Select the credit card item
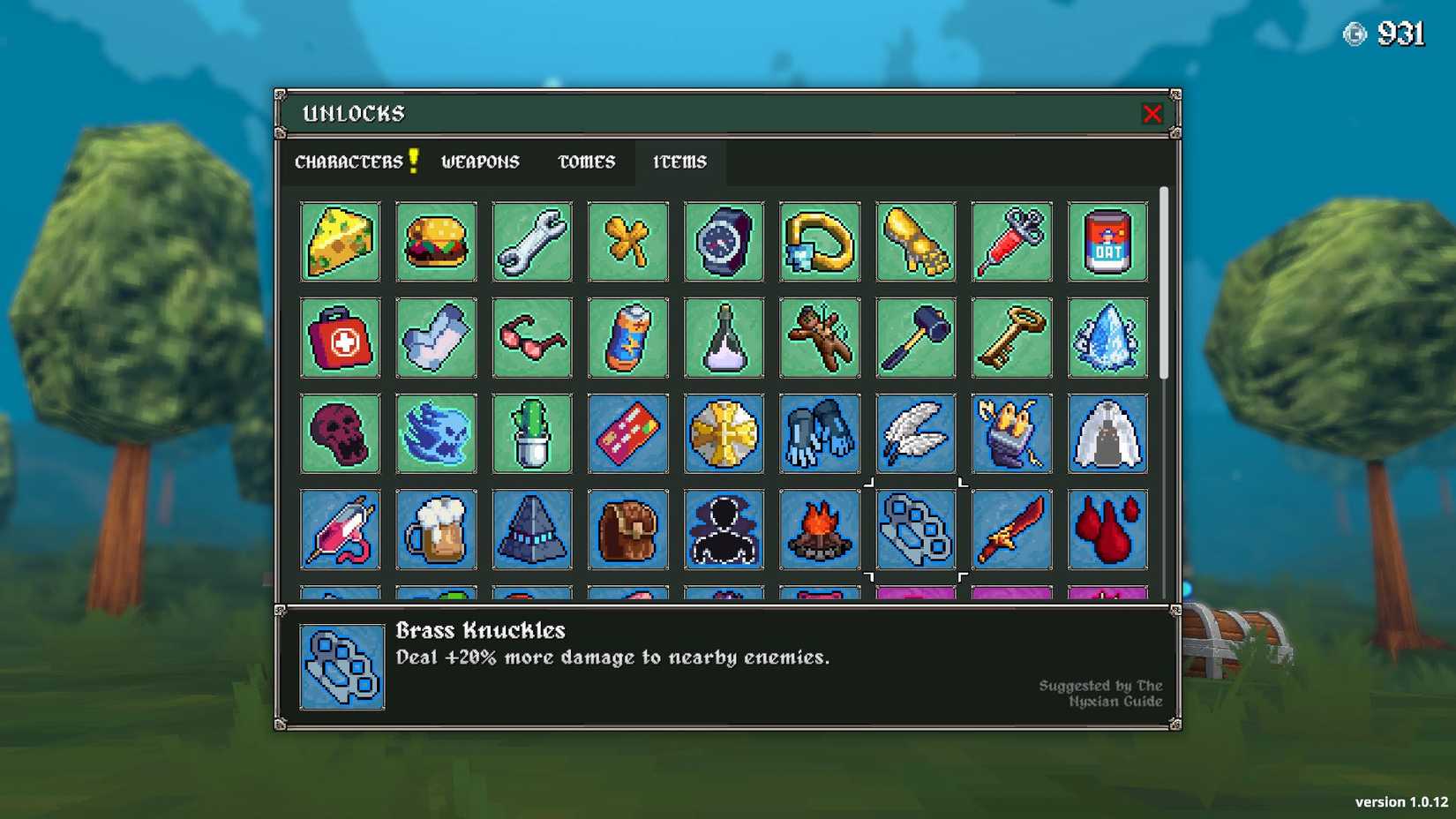The height and width of the screenshot is (819, 1456). pos(627,433)
